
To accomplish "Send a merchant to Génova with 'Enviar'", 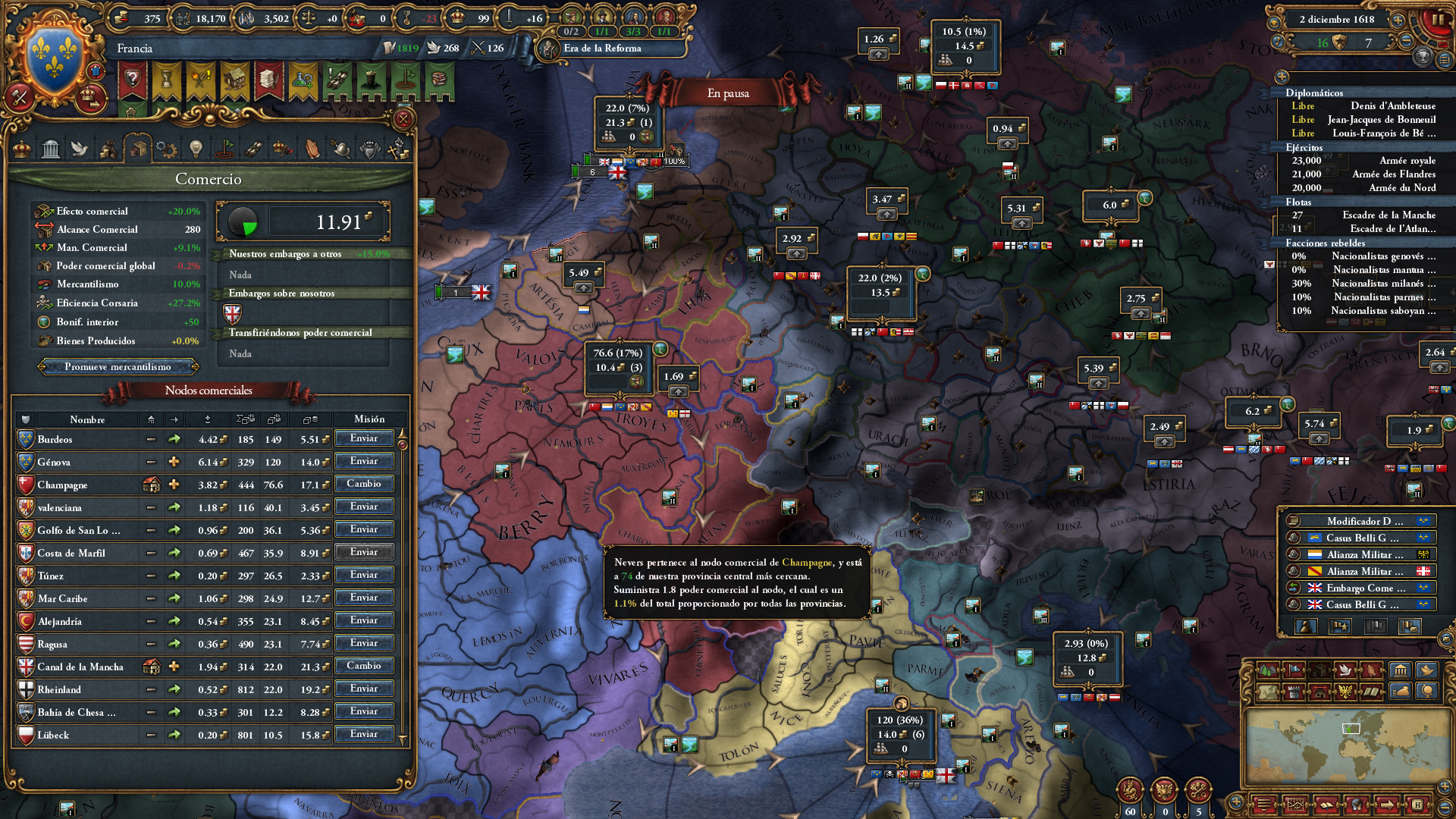I will click(x=365, y=461).
